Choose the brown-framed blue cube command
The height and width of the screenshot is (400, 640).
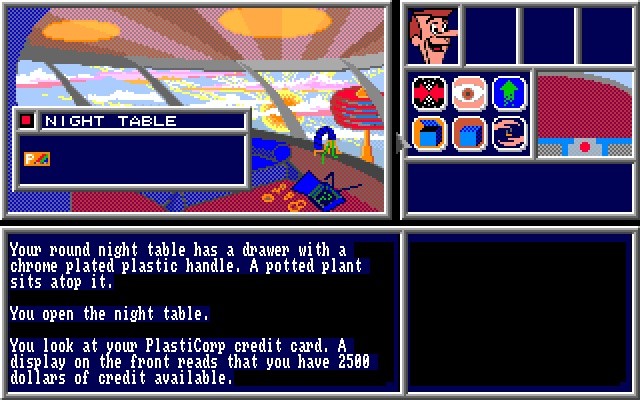point(468,133)
